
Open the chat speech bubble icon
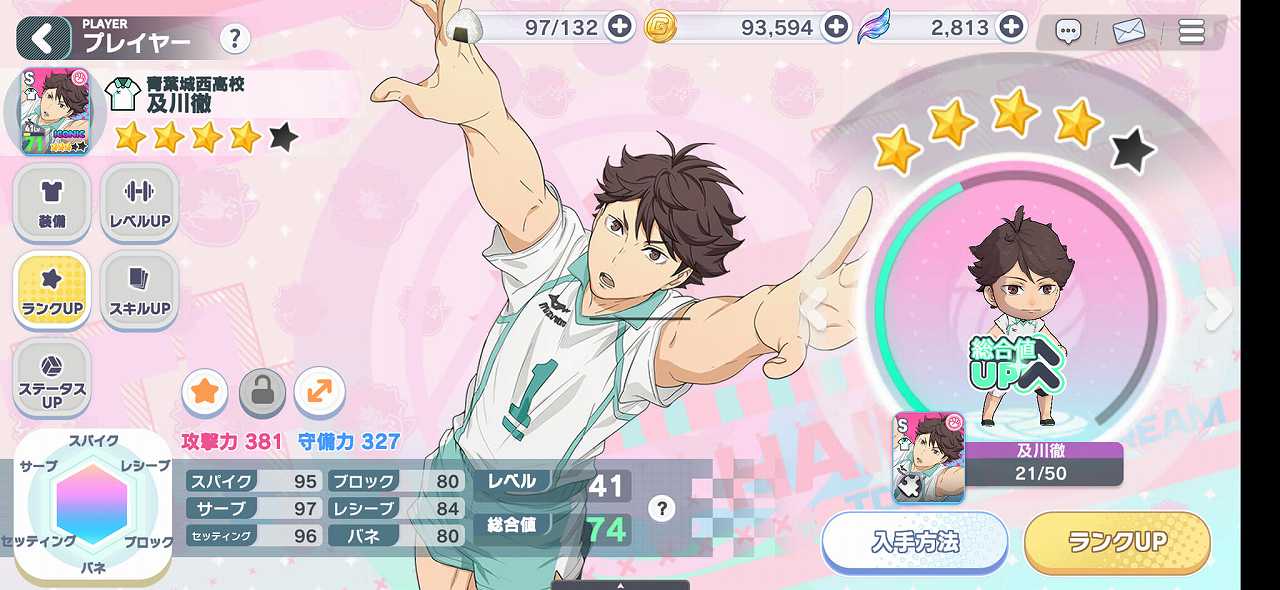[1068, 32]
